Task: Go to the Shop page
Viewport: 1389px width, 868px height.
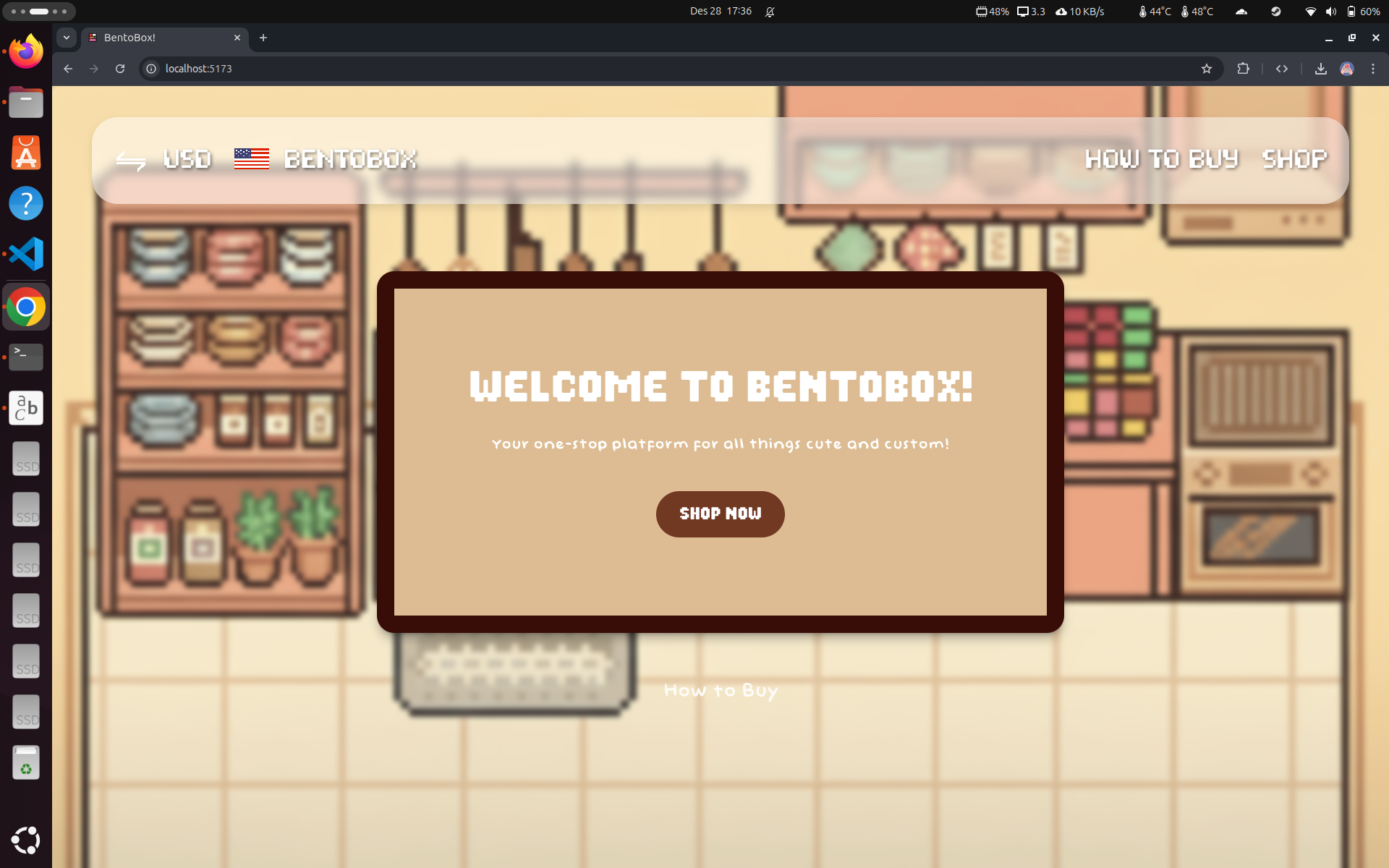Action: pyautogui.click(x=1294, y=159)
